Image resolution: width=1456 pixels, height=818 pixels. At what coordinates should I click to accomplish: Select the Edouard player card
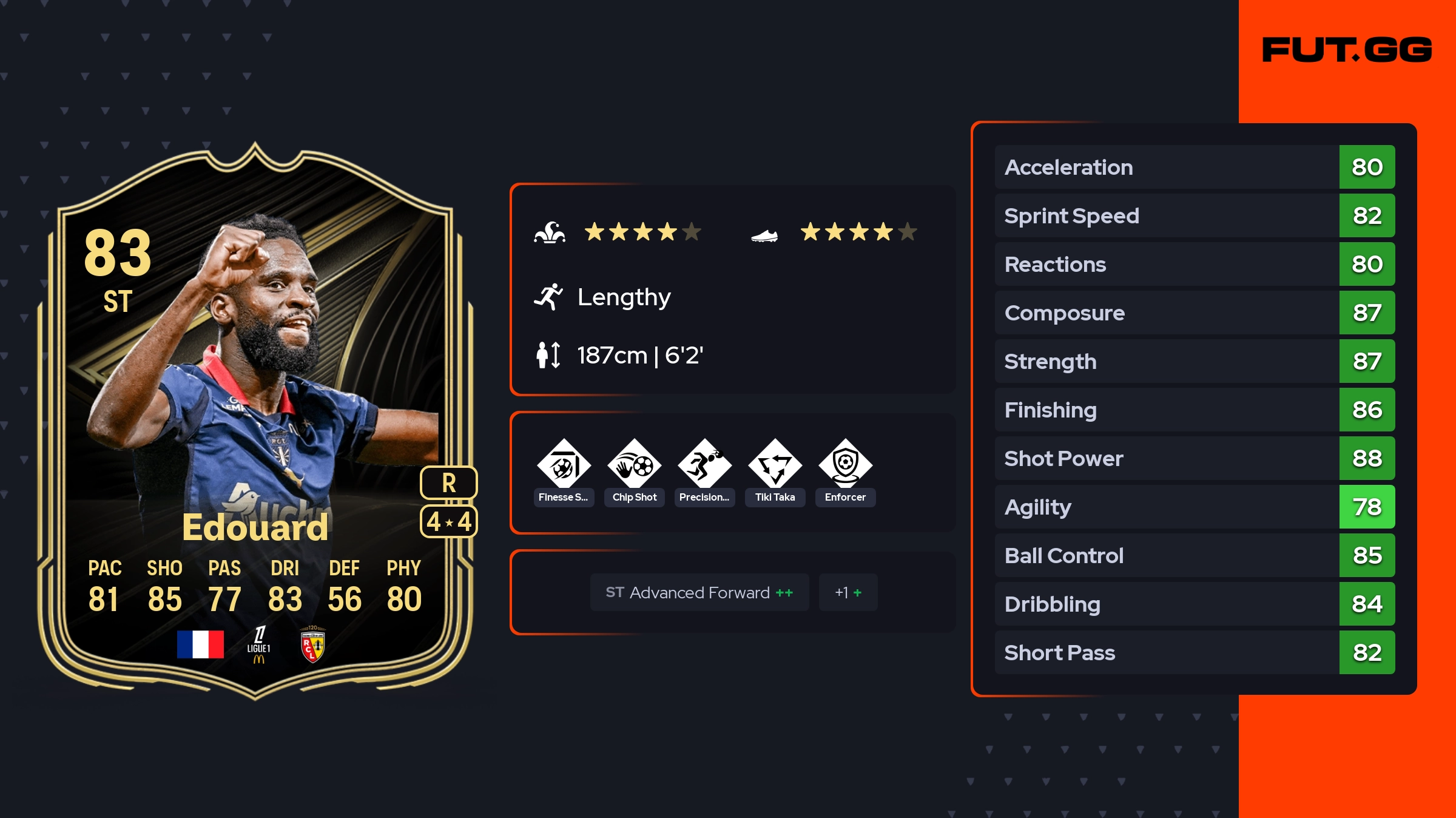(x=255, y=419)
